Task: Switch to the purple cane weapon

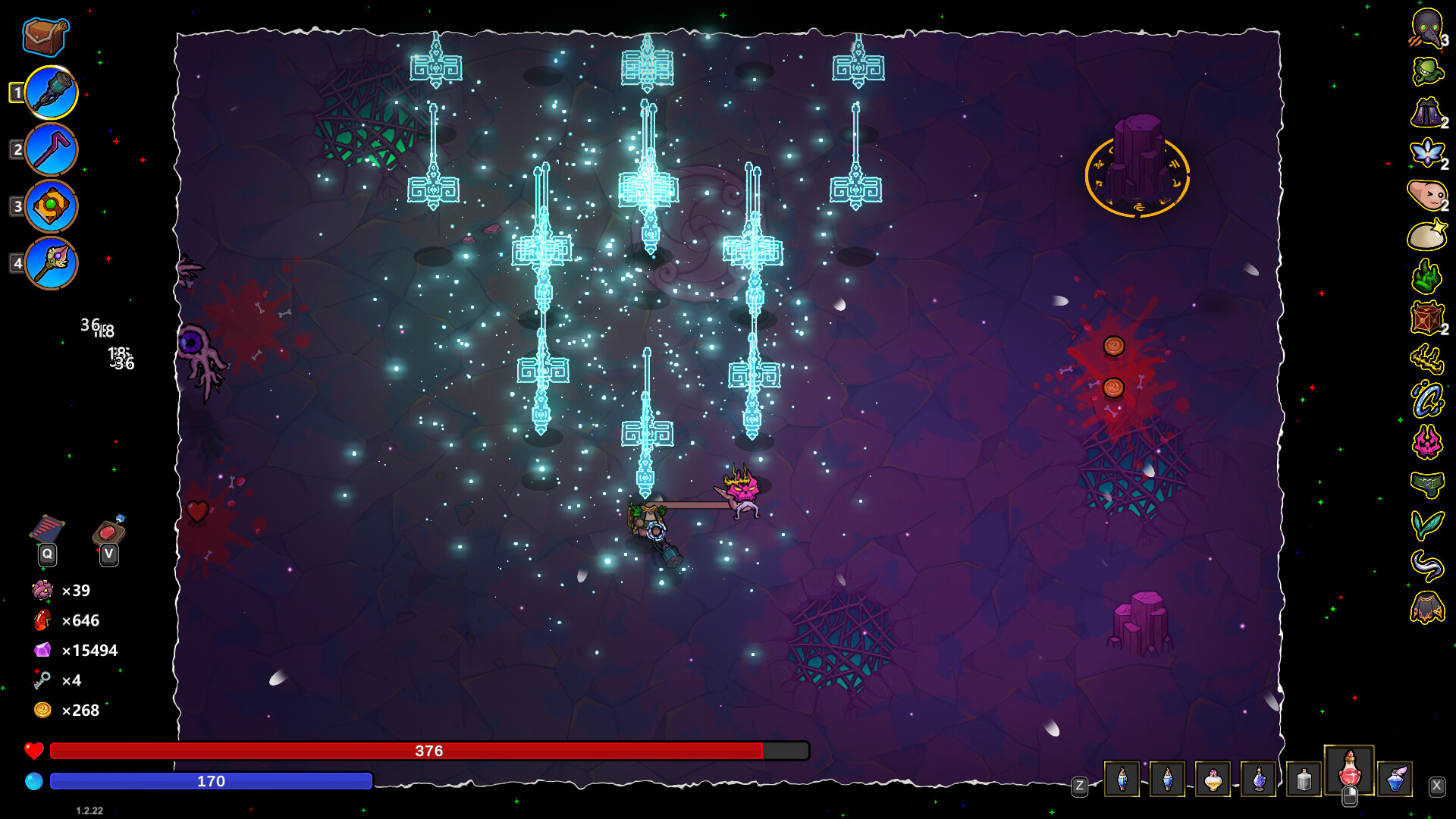Action: [52, 149]
